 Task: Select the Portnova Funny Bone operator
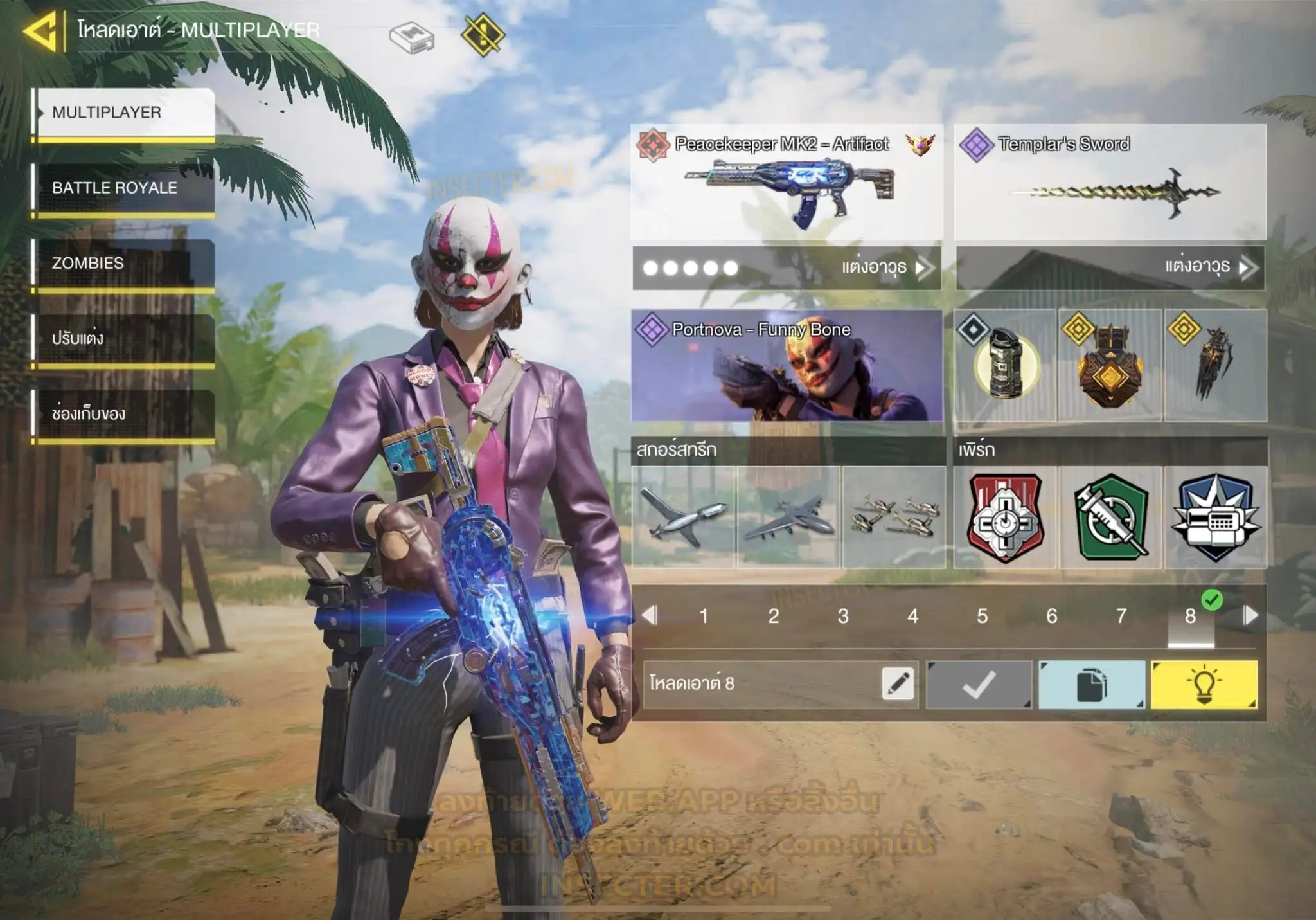pos(787,365)
